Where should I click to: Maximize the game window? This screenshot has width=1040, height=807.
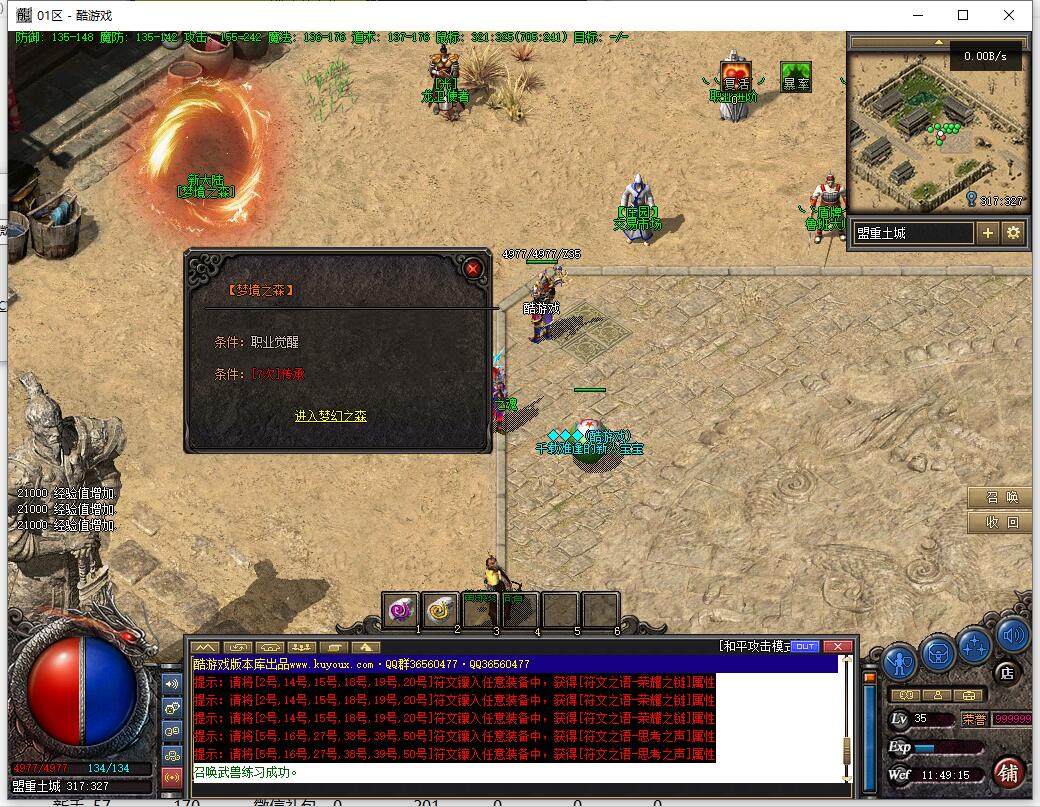point(963,15)
